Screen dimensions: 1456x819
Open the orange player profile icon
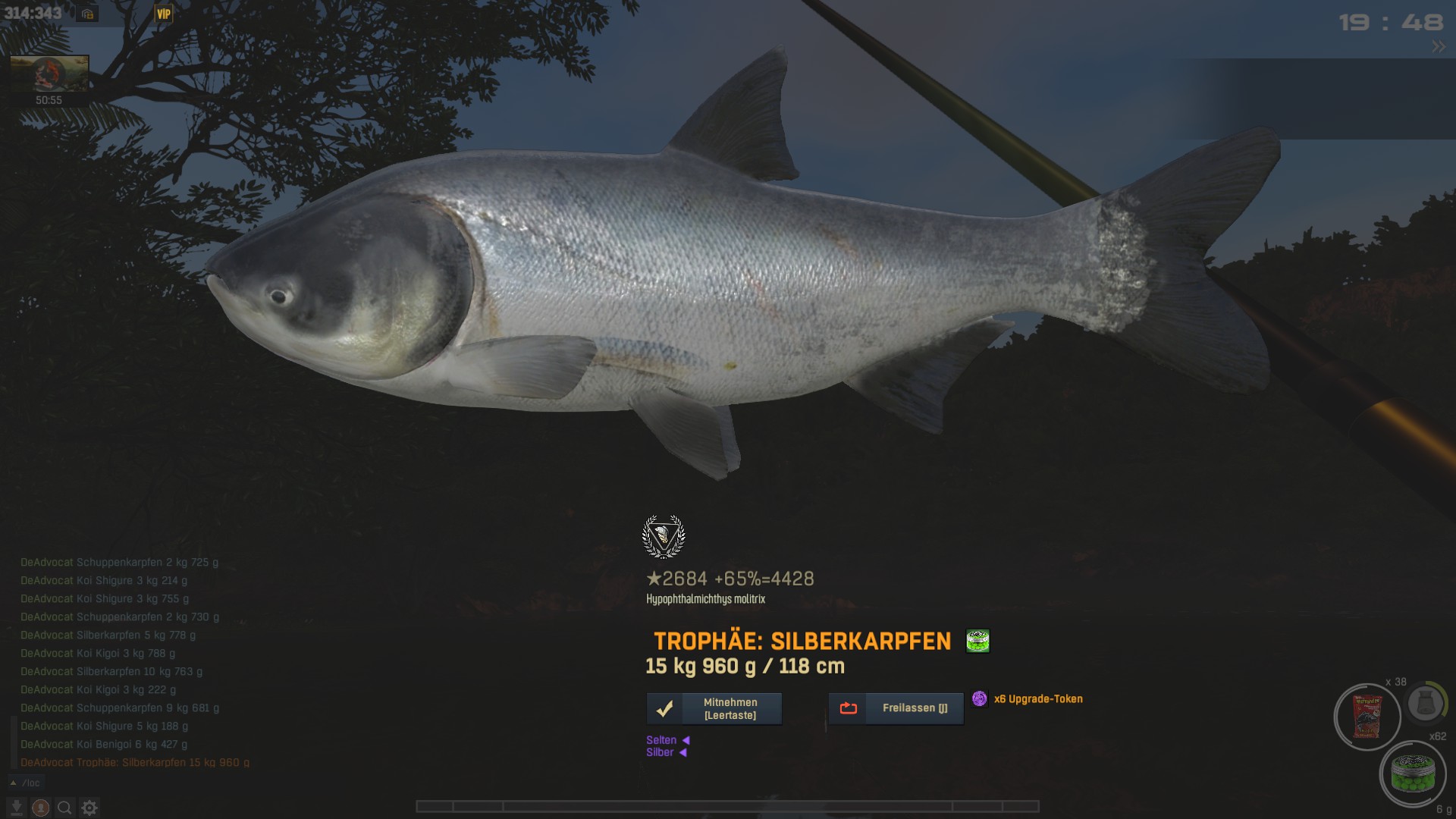[x=41, y=808]
